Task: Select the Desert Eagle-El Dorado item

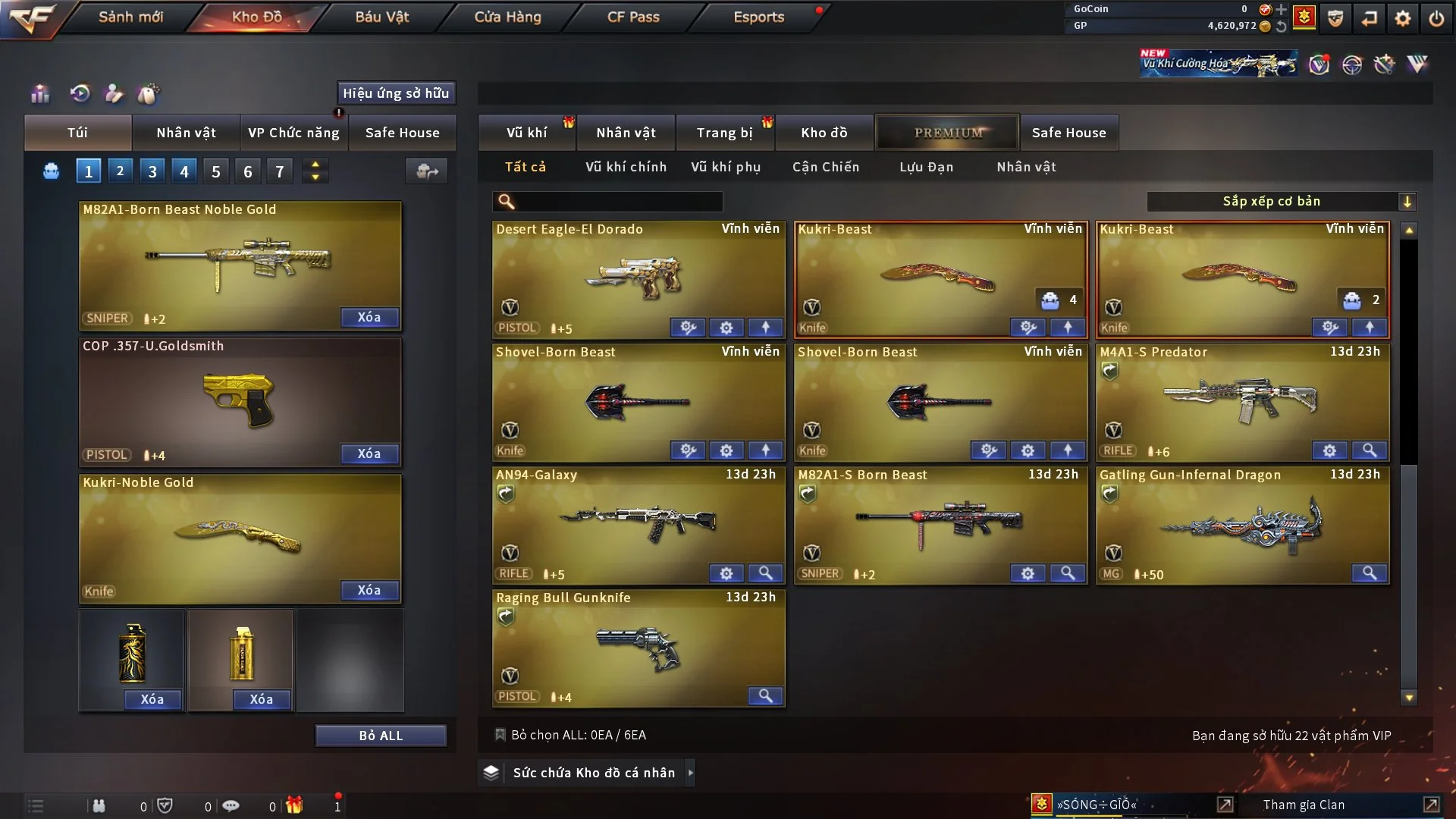Action: pos(637,273)
